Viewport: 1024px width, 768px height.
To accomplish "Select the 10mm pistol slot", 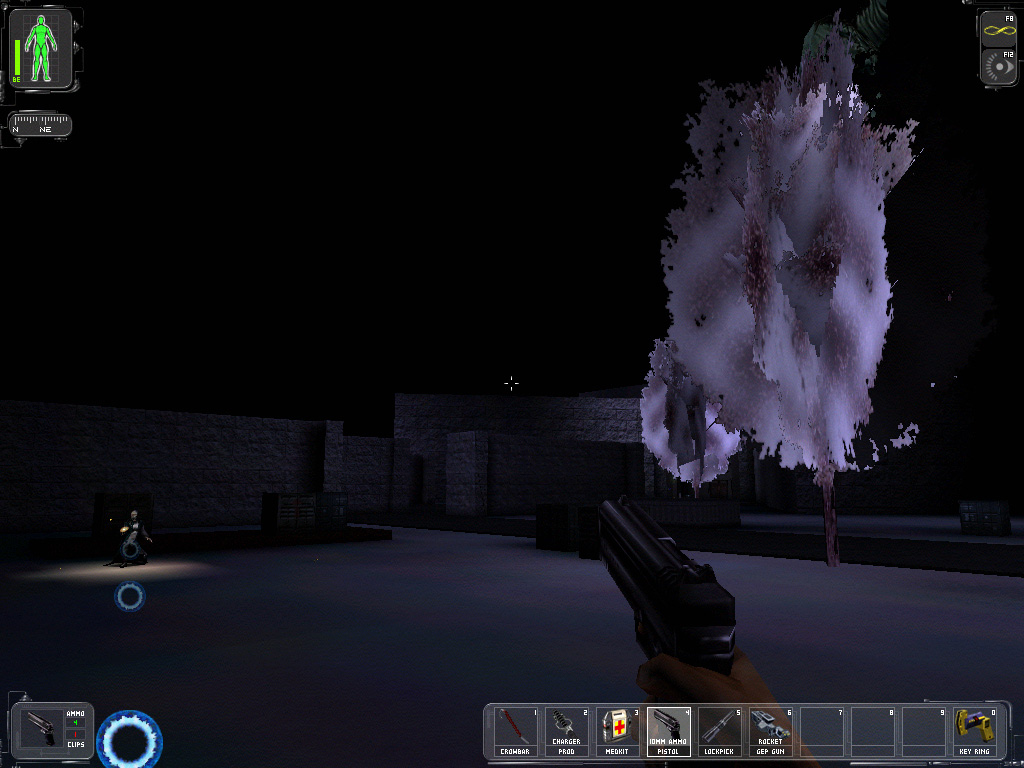I will click(669, 731).
